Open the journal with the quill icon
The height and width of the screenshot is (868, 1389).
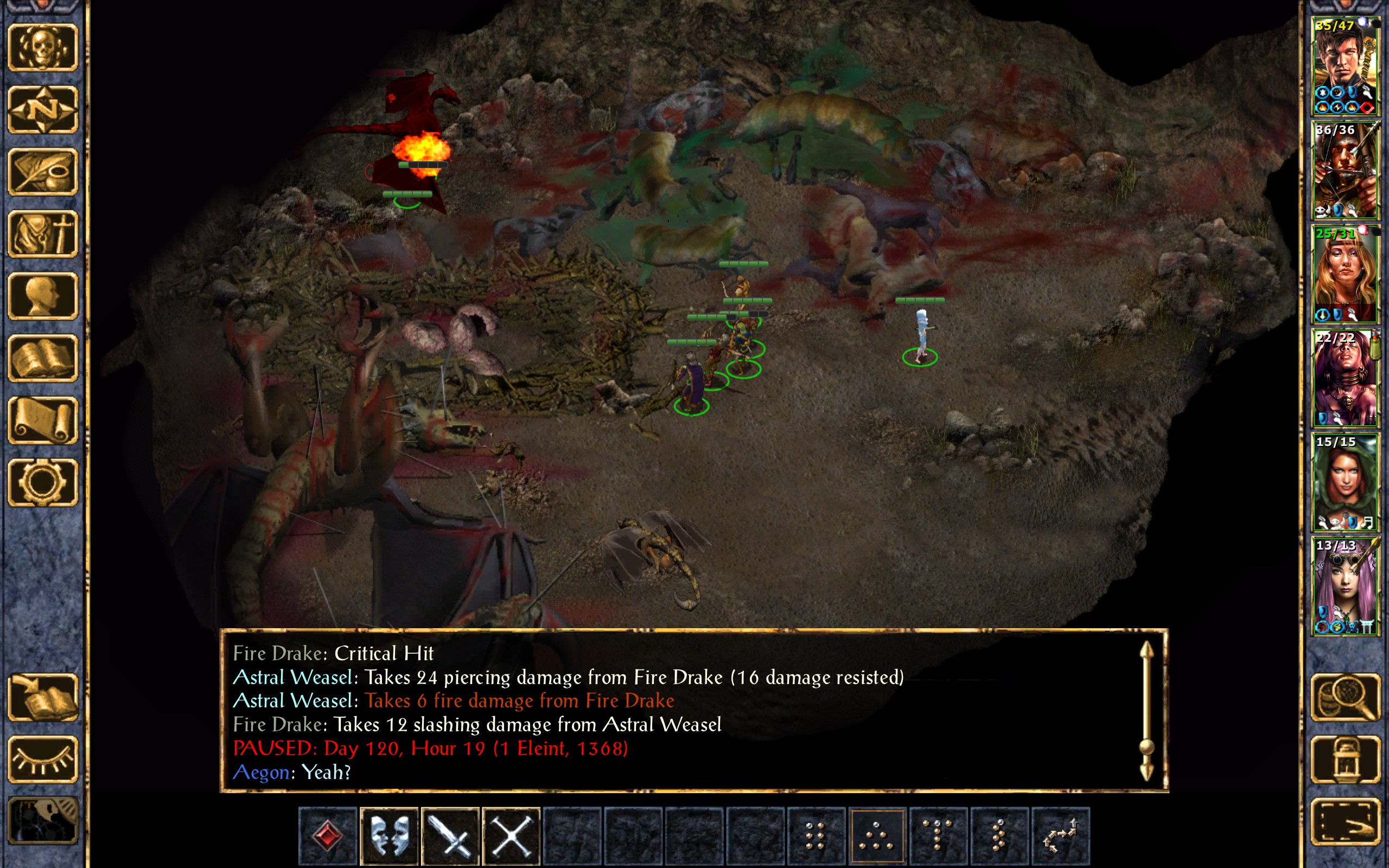pyautogui.click(x=42, y=172)
